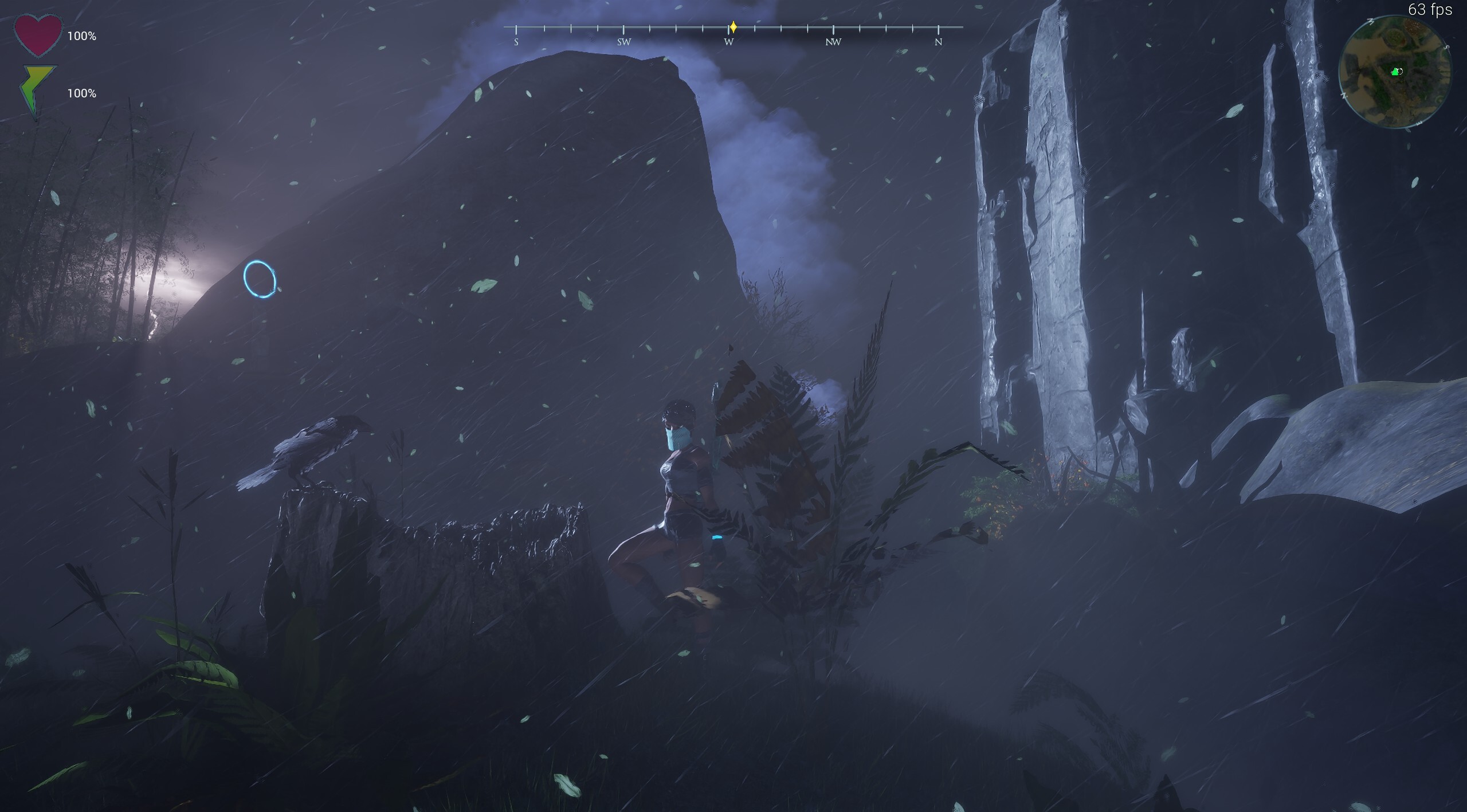Image resolution: width=1467 pixels, height=812 pixels.
Task: Click the red heart health icon
Action: click(x=39, y=34)
